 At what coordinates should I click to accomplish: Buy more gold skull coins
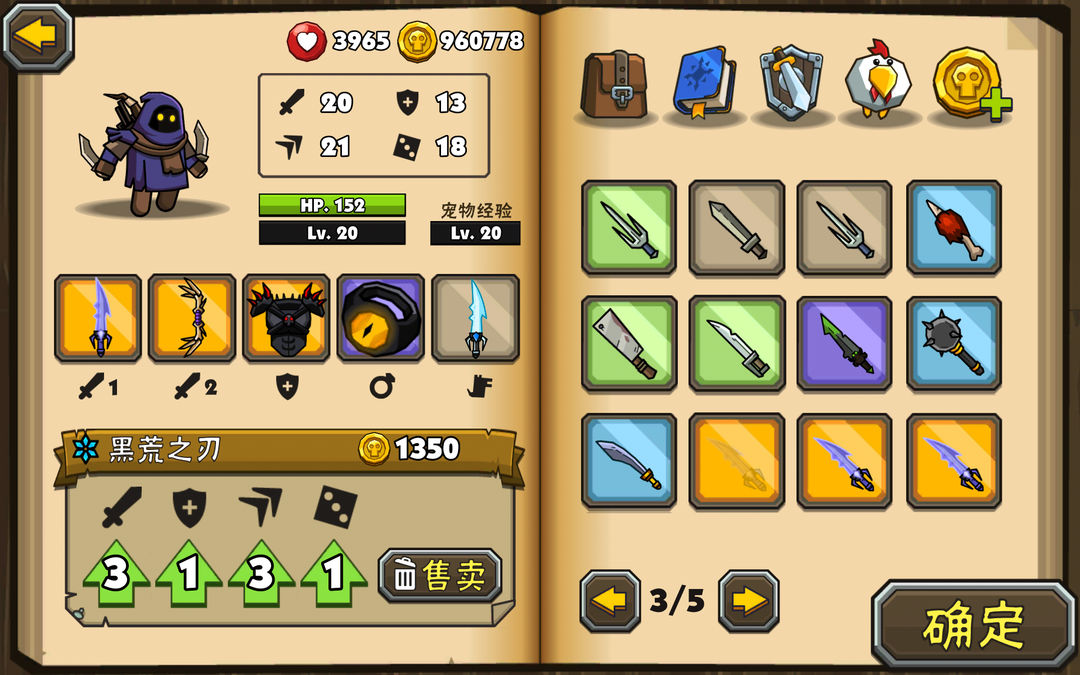(x=970, y=83)
